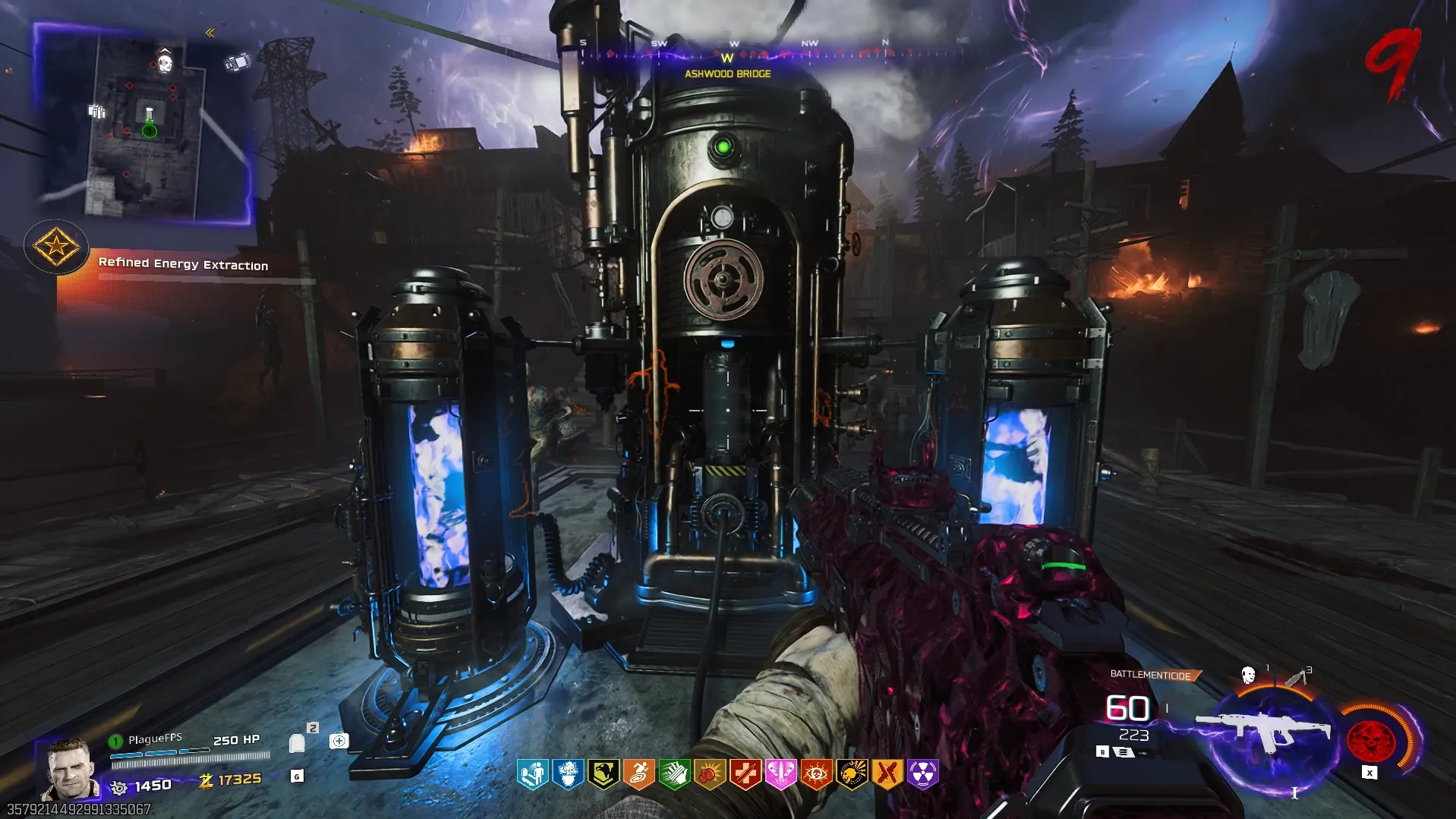
Task: Activate the orange running man perk
Action: [638, 774]
